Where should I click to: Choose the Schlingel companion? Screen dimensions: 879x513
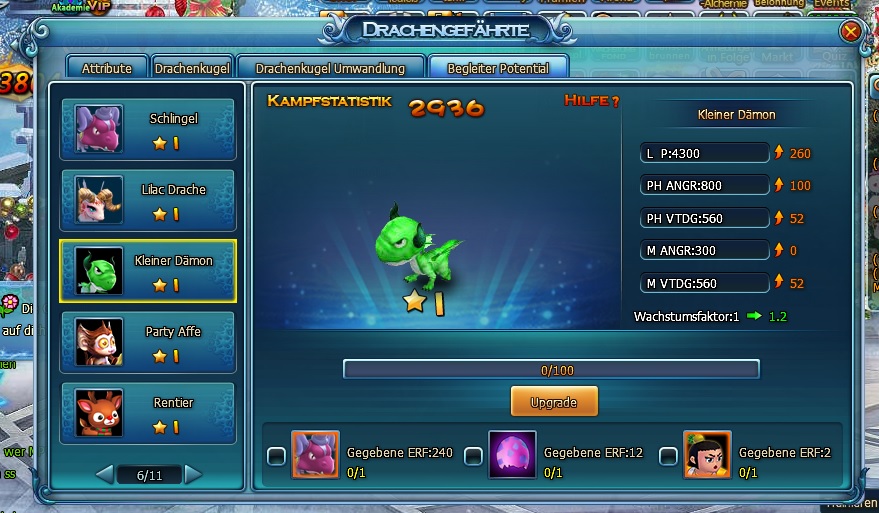coord(148,129)
